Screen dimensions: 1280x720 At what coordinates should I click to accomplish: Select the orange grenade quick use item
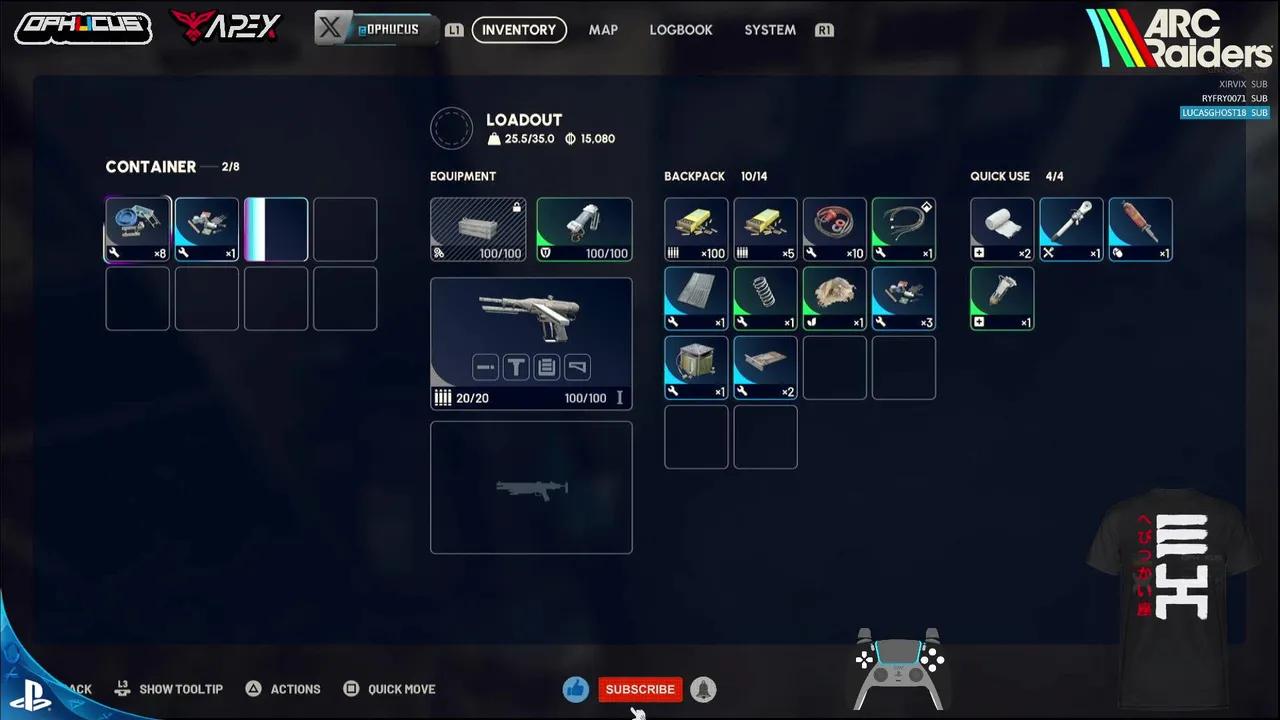click(x=1140, y=229)
